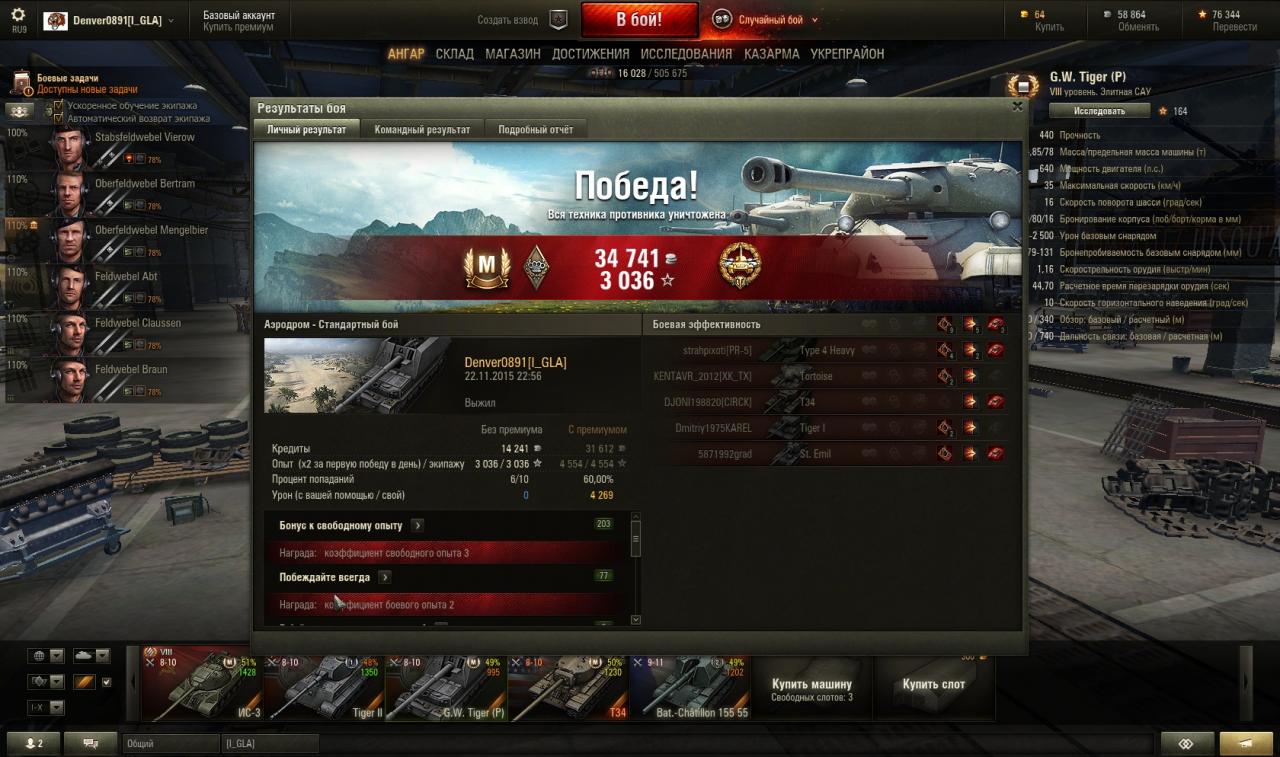Image resolution: width=1280 pixels, height=757 pixels.
Task: Go to МАГАЗИН section
Action: [513, 54]
